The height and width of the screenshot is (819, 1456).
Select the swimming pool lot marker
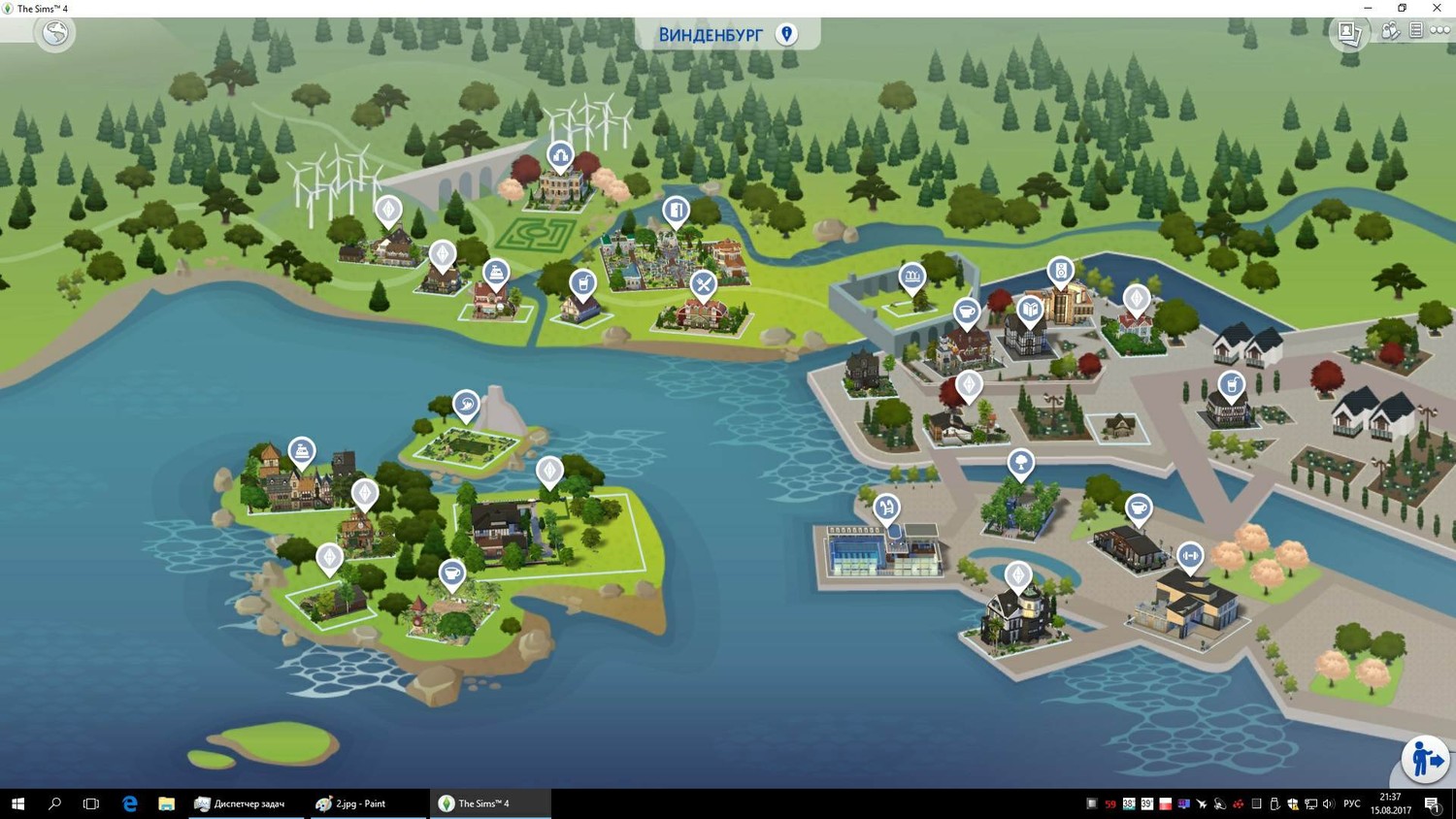[886, 507]
